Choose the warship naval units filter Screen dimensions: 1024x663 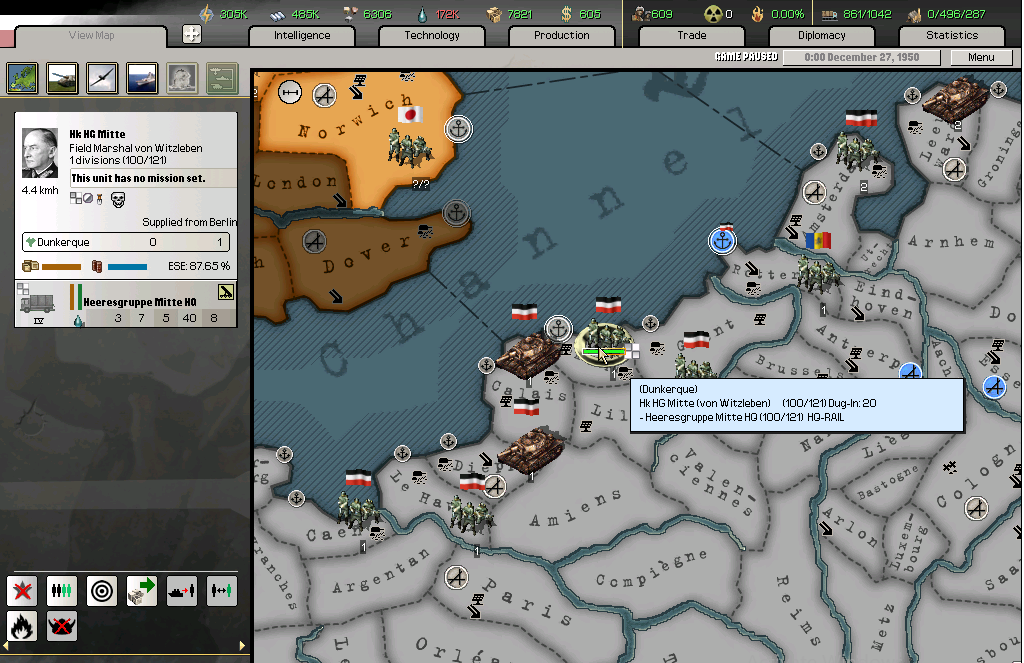(142, 77)
